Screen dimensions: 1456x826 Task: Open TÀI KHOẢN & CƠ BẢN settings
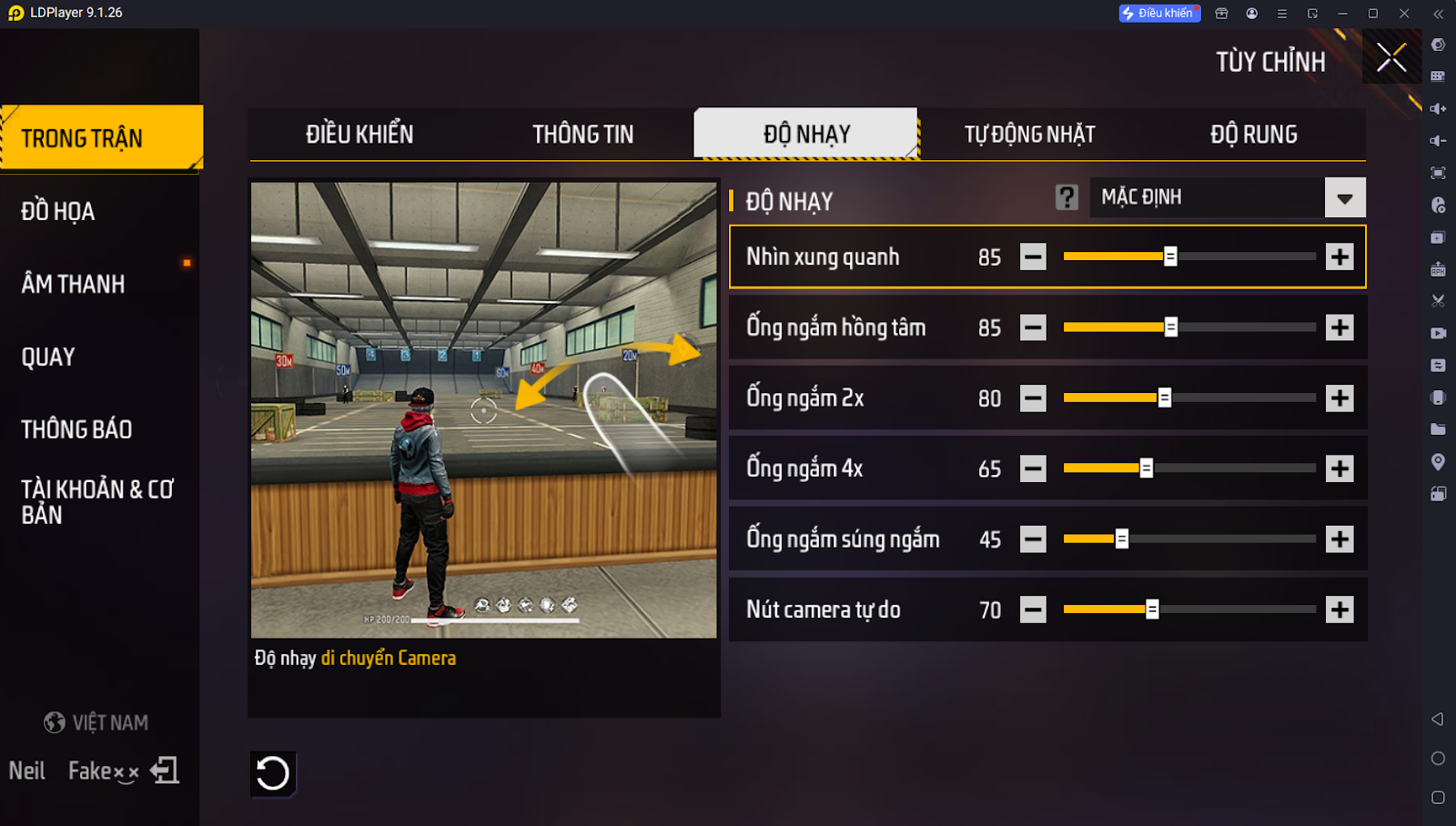[x=96, y=502]
